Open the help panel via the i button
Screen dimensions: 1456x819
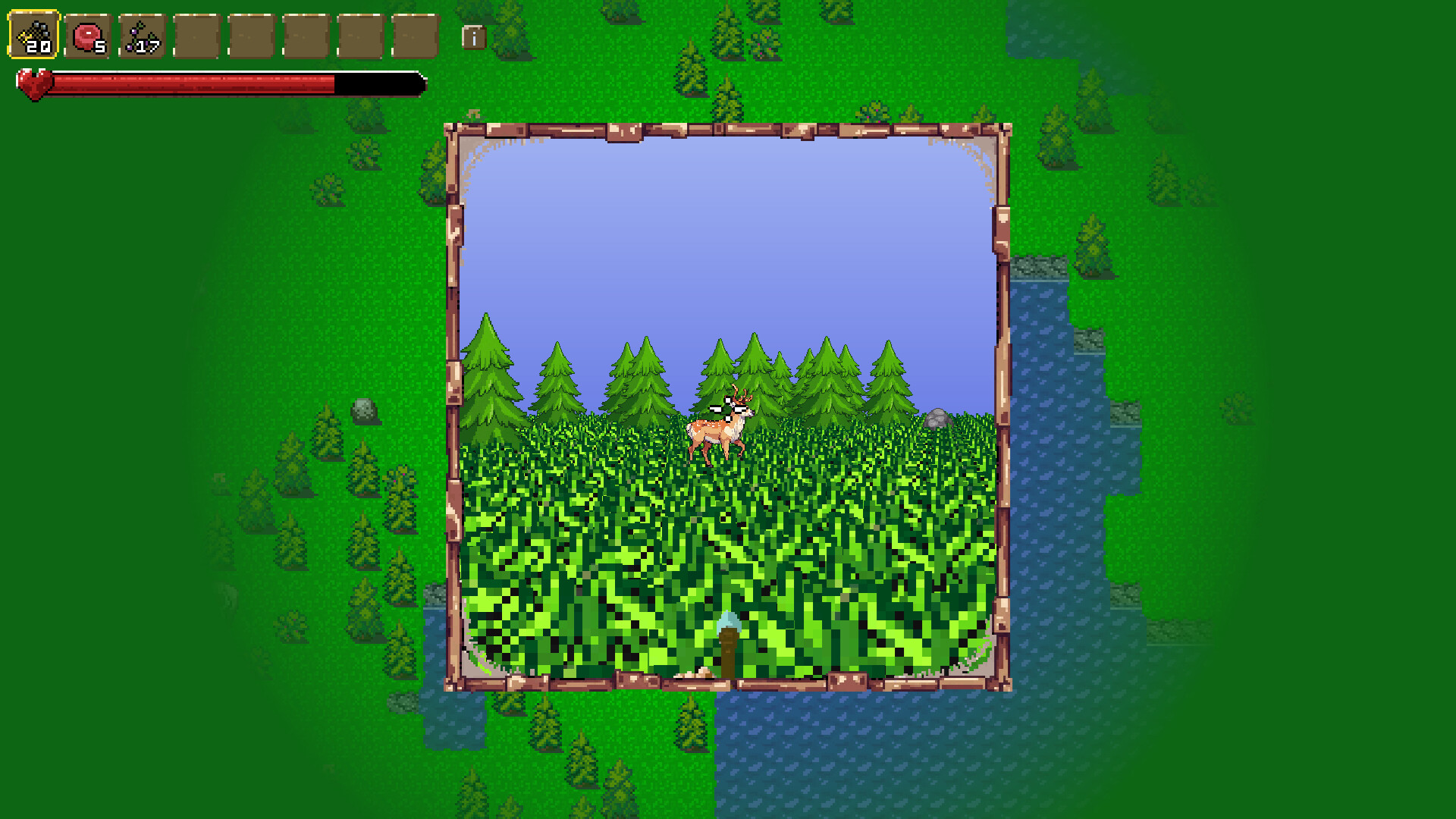[474, 38]
